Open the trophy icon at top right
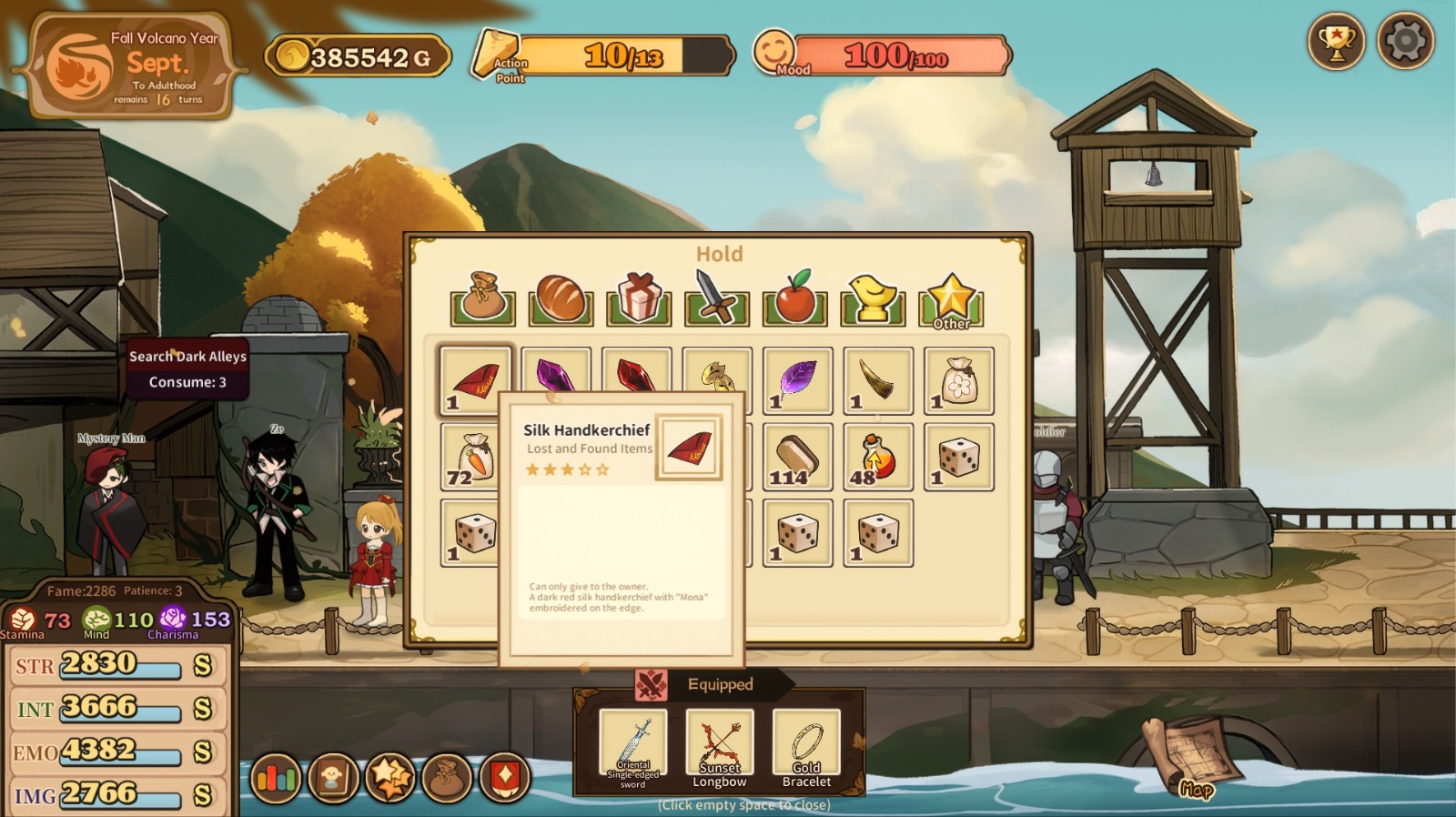This screenshot has height=817, width=1456. click(1337, 40)
